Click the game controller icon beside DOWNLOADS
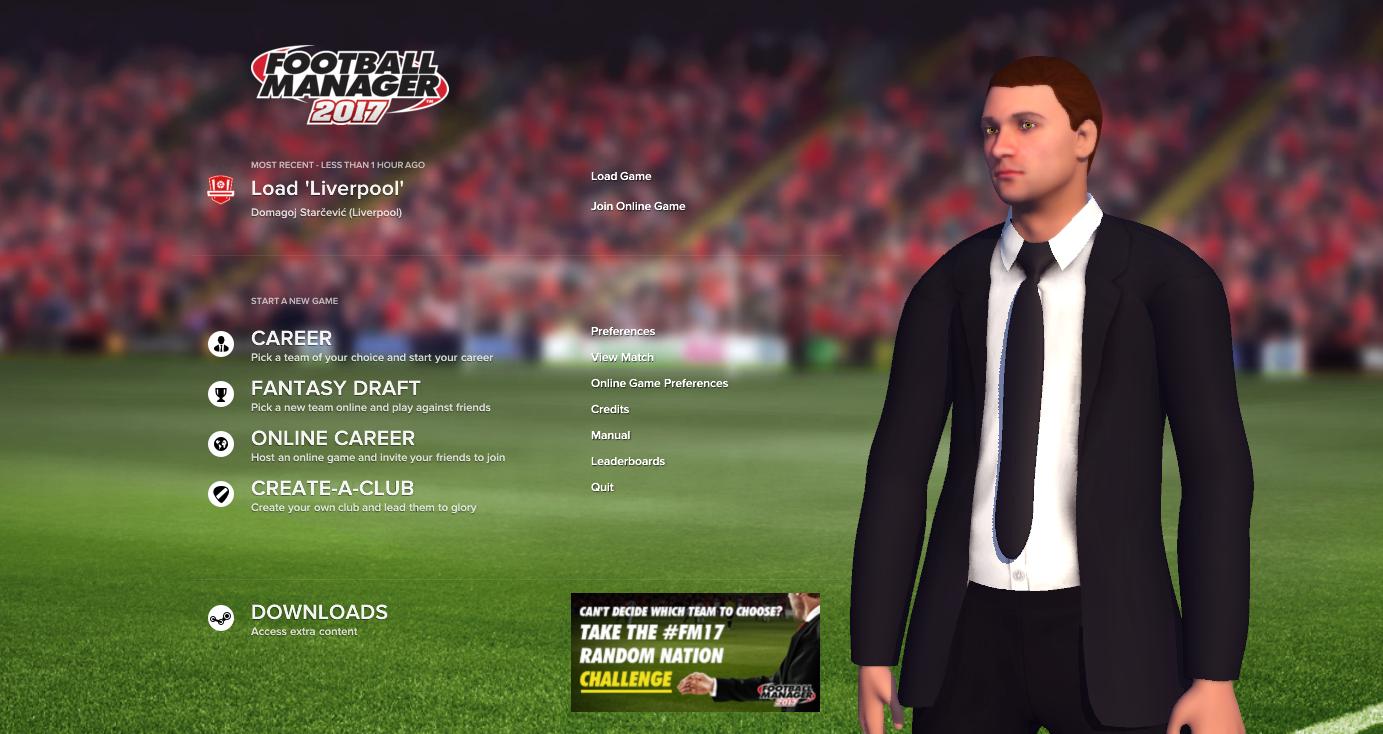Viewport: 1383px width, 734px height. (220, 617)
